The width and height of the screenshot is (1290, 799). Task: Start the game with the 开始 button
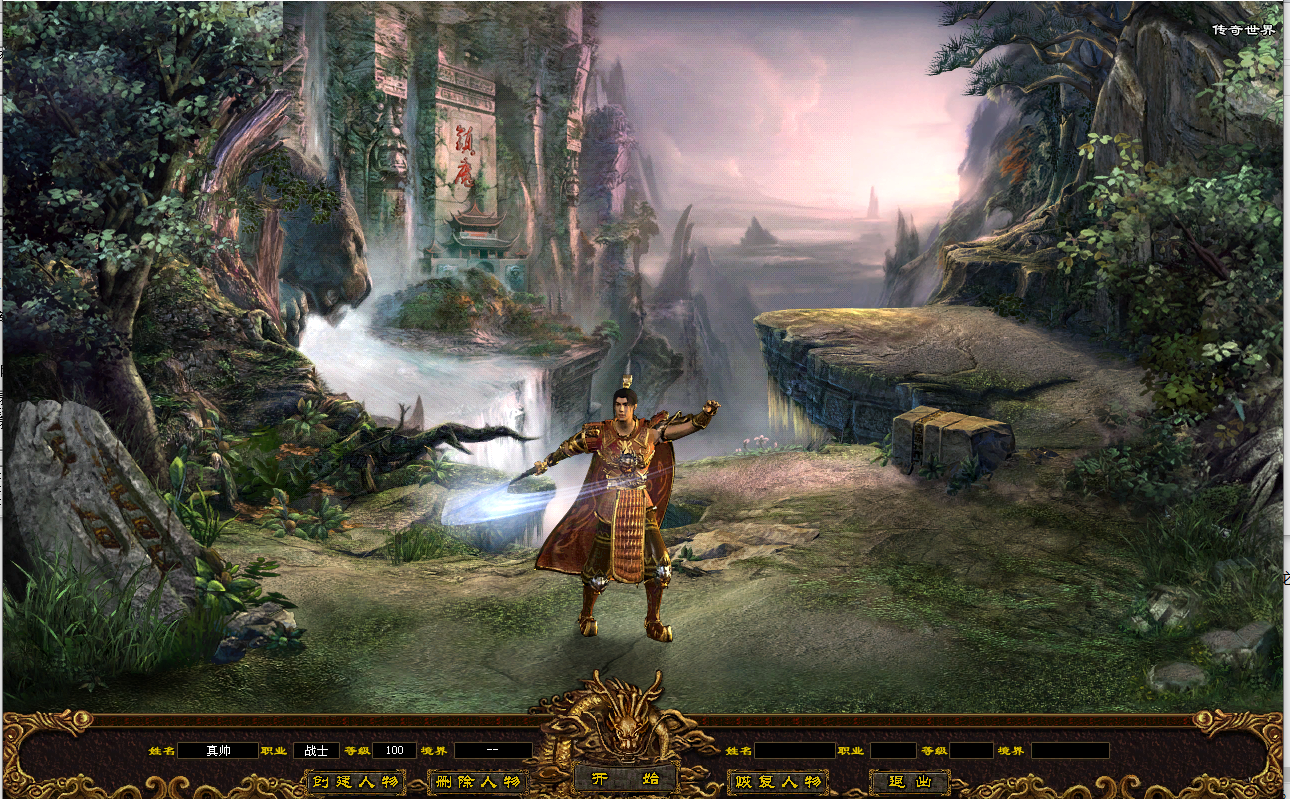tap(626, 779)
